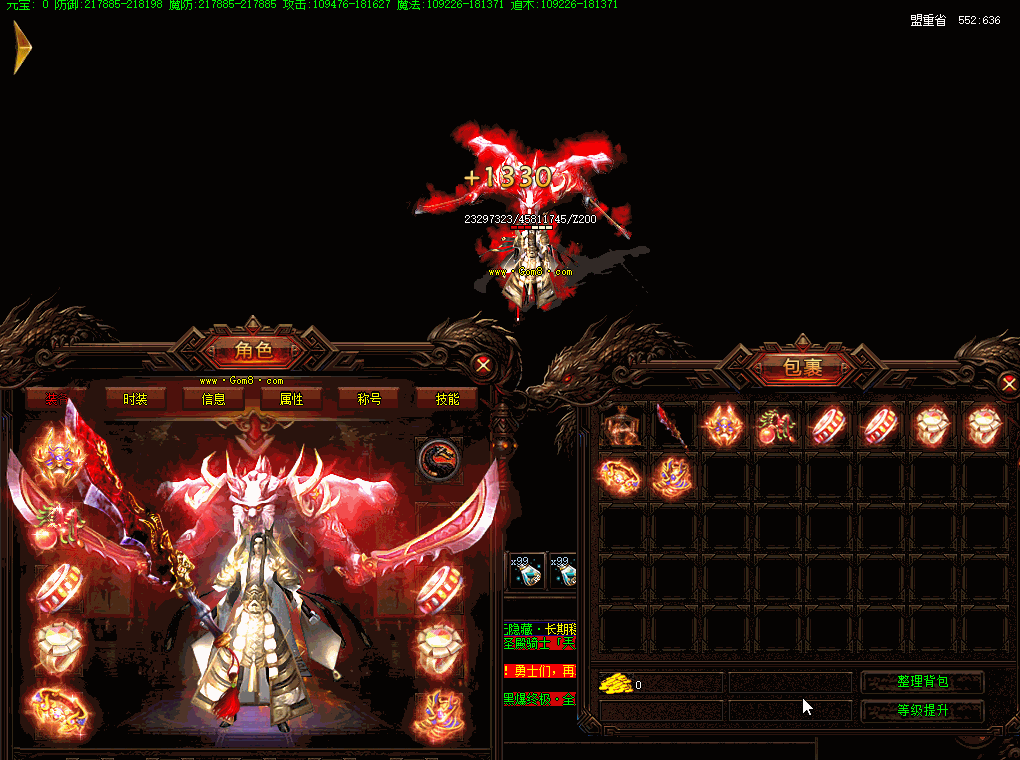Screen dimensions: 1020x760
Task: Expand the golden arrow in the top-left corner
Action: tap(22, 48)
